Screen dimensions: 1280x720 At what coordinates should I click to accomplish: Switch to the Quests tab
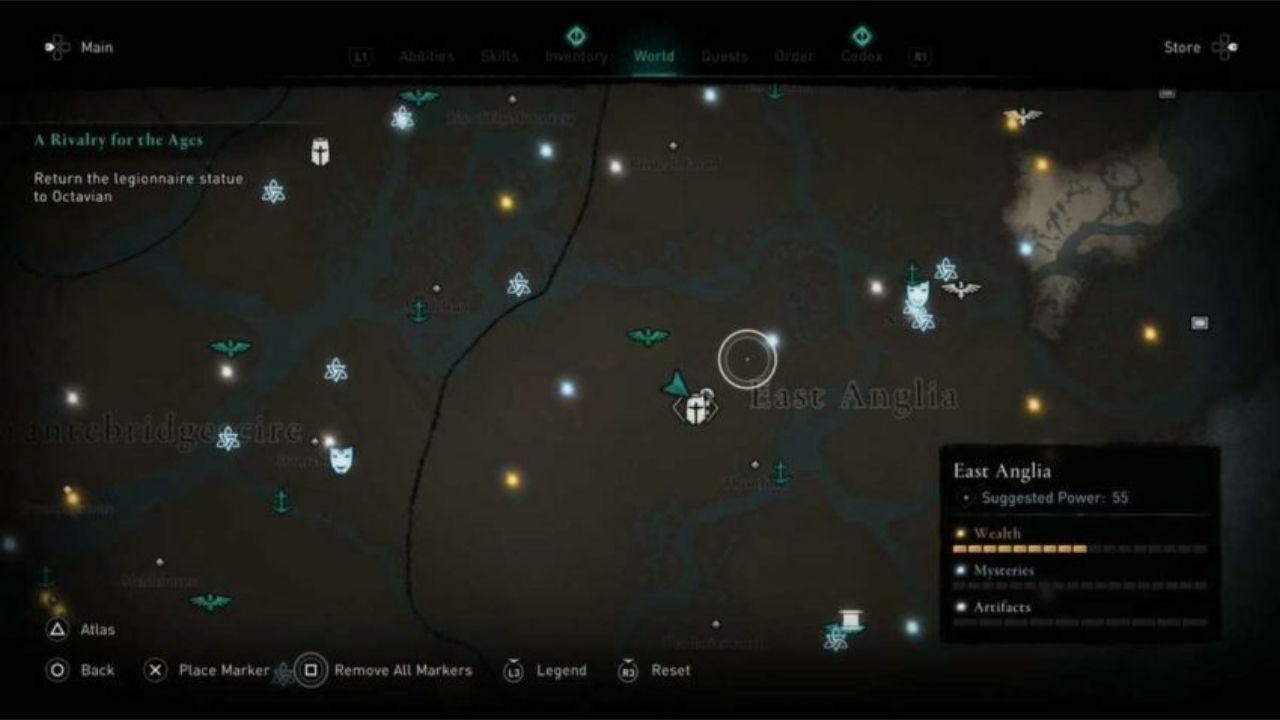724,56
